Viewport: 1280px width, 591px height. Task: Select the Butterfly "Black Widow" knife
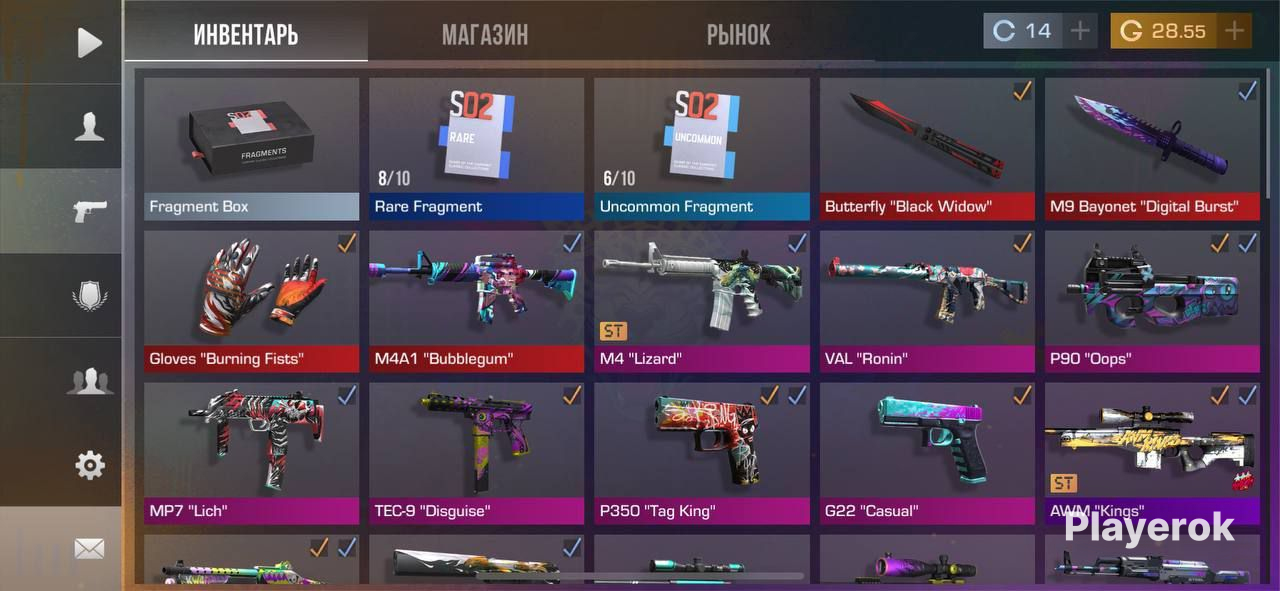[927, 149]
